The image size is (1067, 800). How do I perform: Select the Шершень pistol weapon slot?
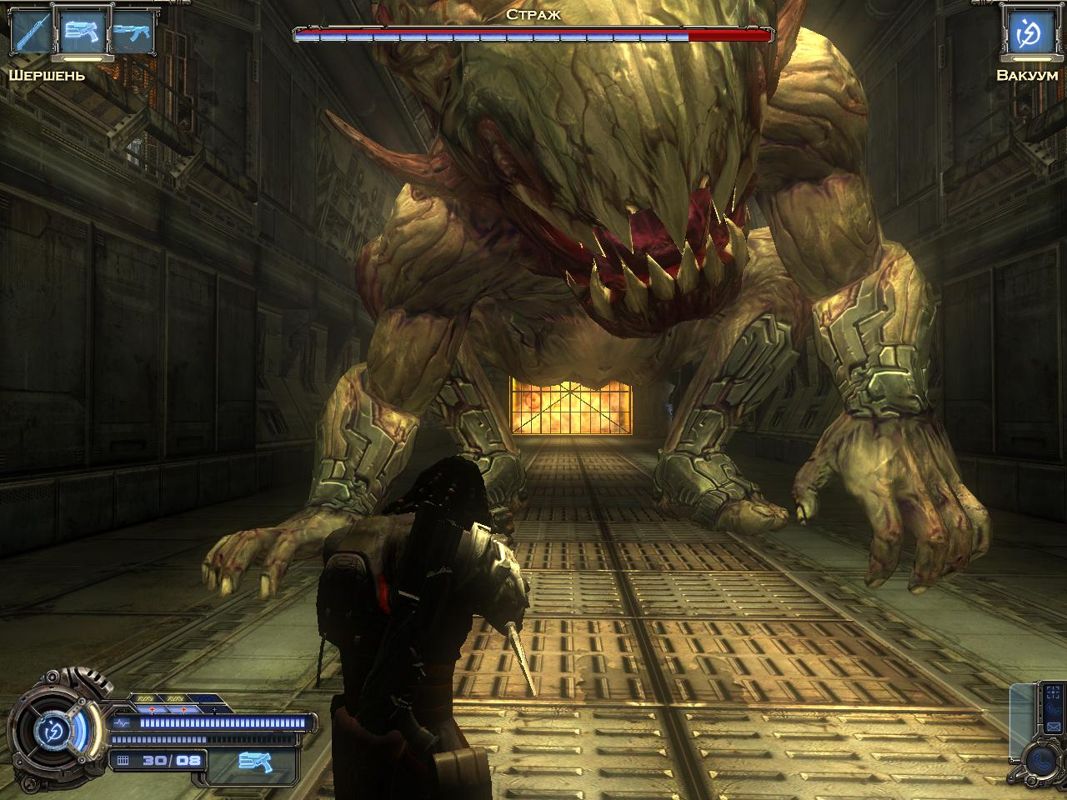click(83, 31)
